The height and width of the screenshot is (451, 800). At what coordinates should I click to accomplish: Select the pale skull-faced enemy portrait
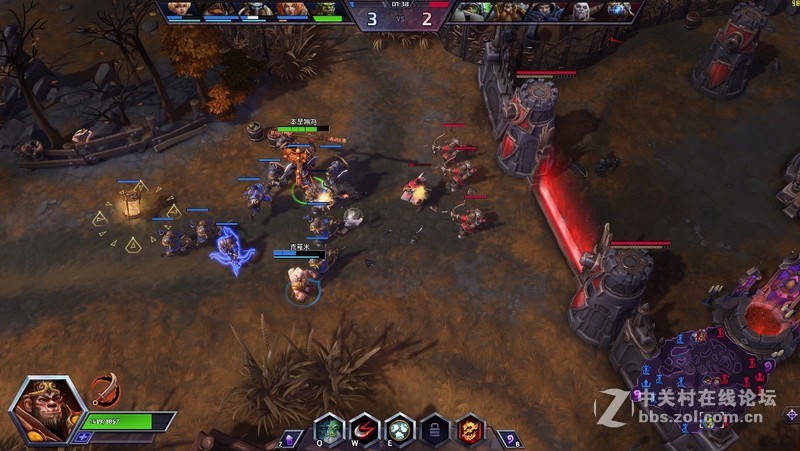coord(582,10)
